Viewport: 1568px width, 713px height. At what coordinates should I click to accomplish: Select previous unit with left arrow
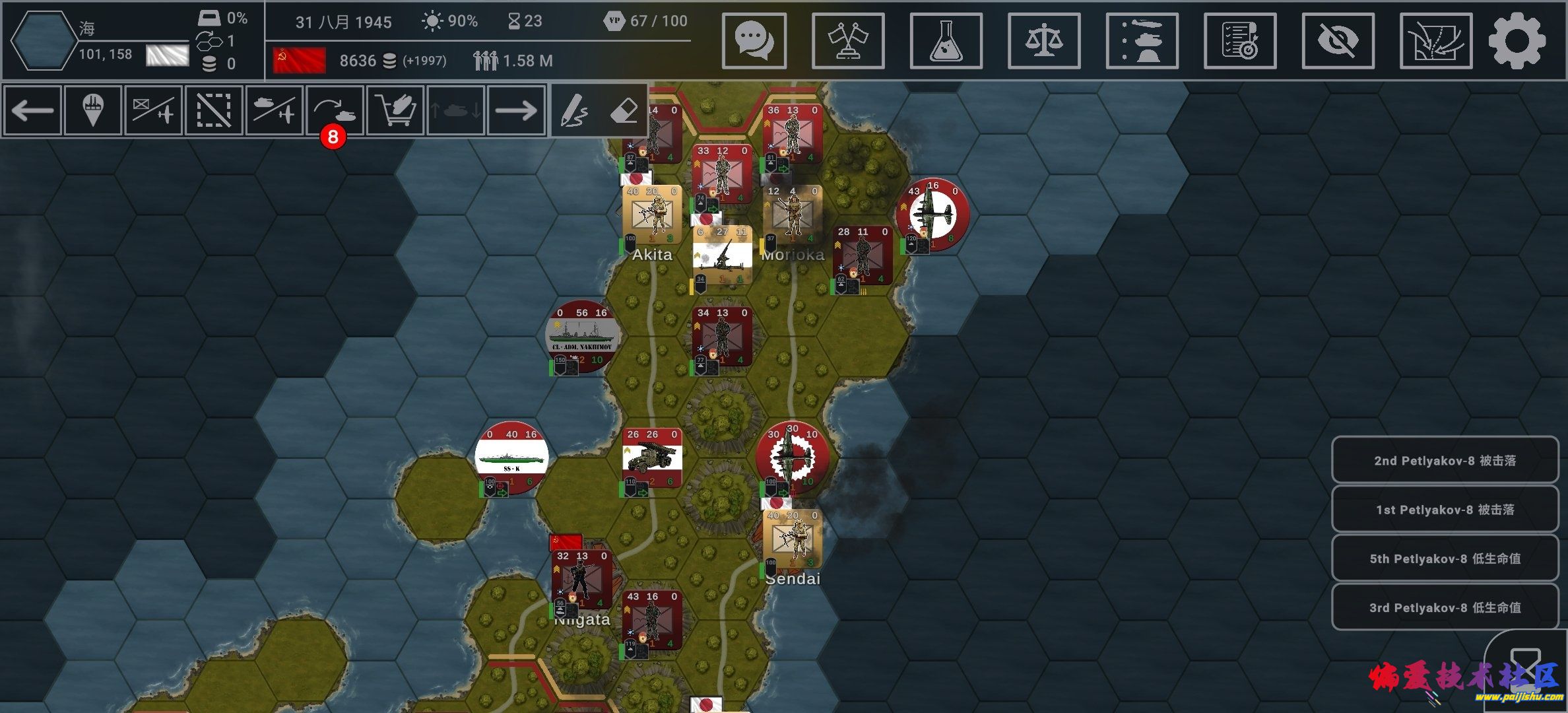[32, 110]
